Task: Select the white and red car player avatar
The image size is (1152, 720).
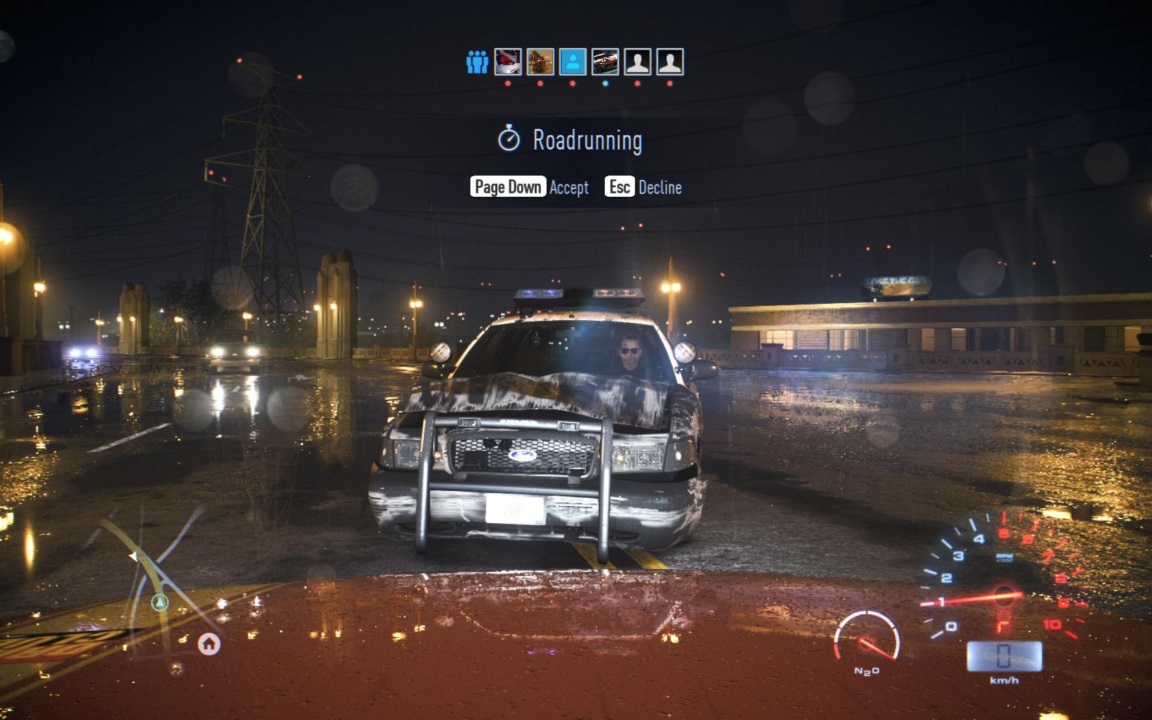Action: pyautogui.click(x=508, y=62)
